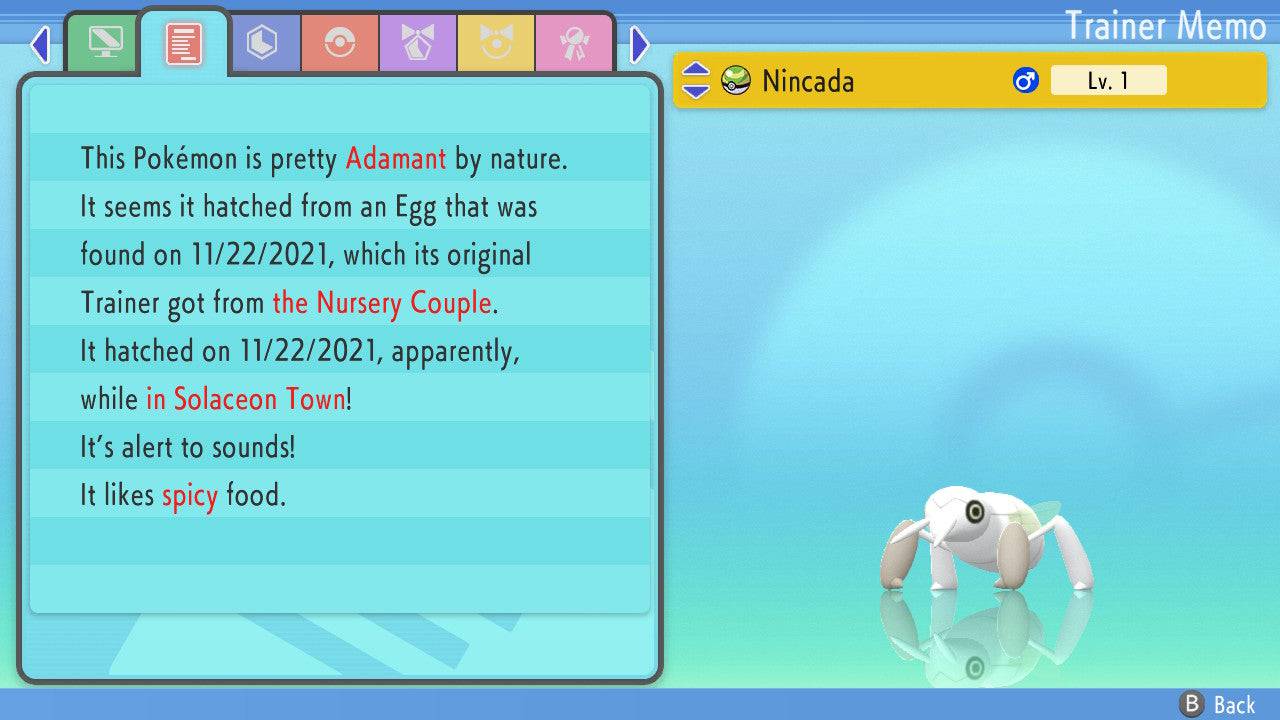Screen dimensions: 1280x720
Task: Go Back from the Trainer Memo
Action: [1218, 705]
